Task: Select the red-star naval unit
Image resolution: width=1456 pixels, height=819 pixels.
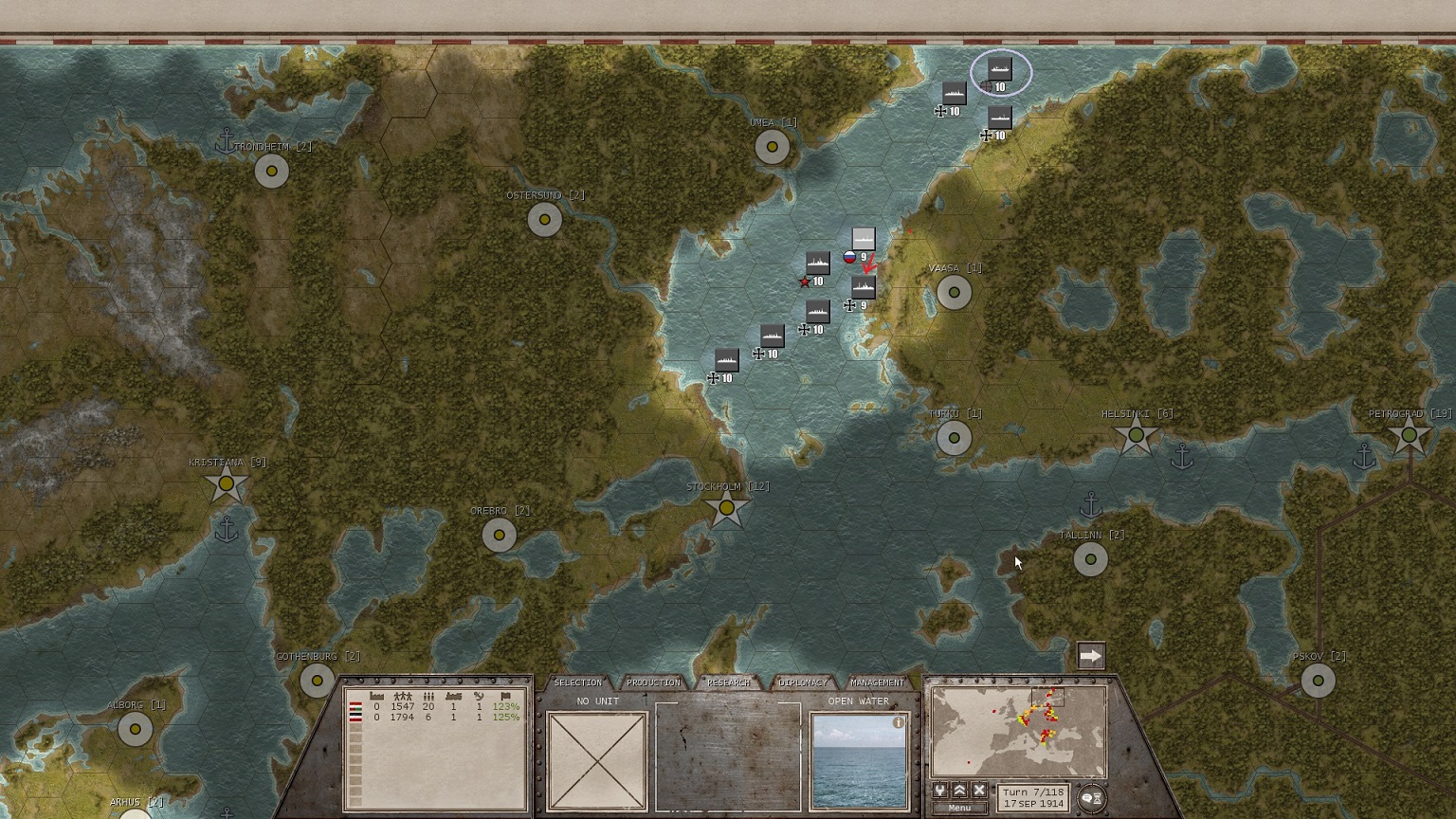Action: (817, 264)
